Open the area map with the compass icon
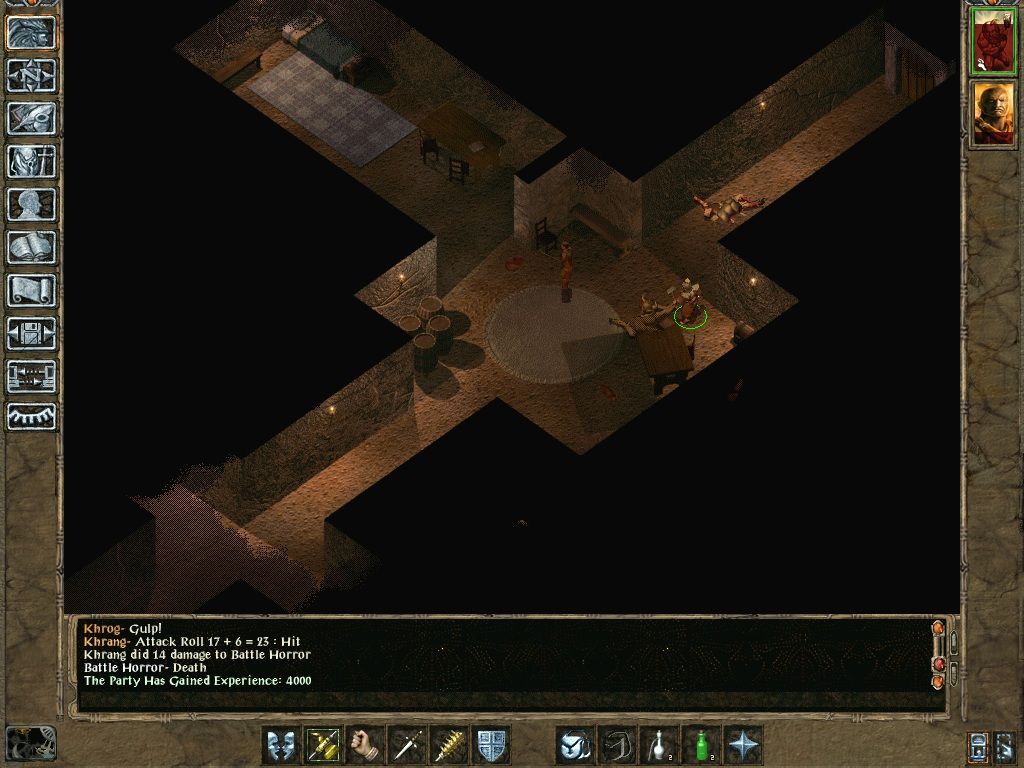 coord(32,75)
